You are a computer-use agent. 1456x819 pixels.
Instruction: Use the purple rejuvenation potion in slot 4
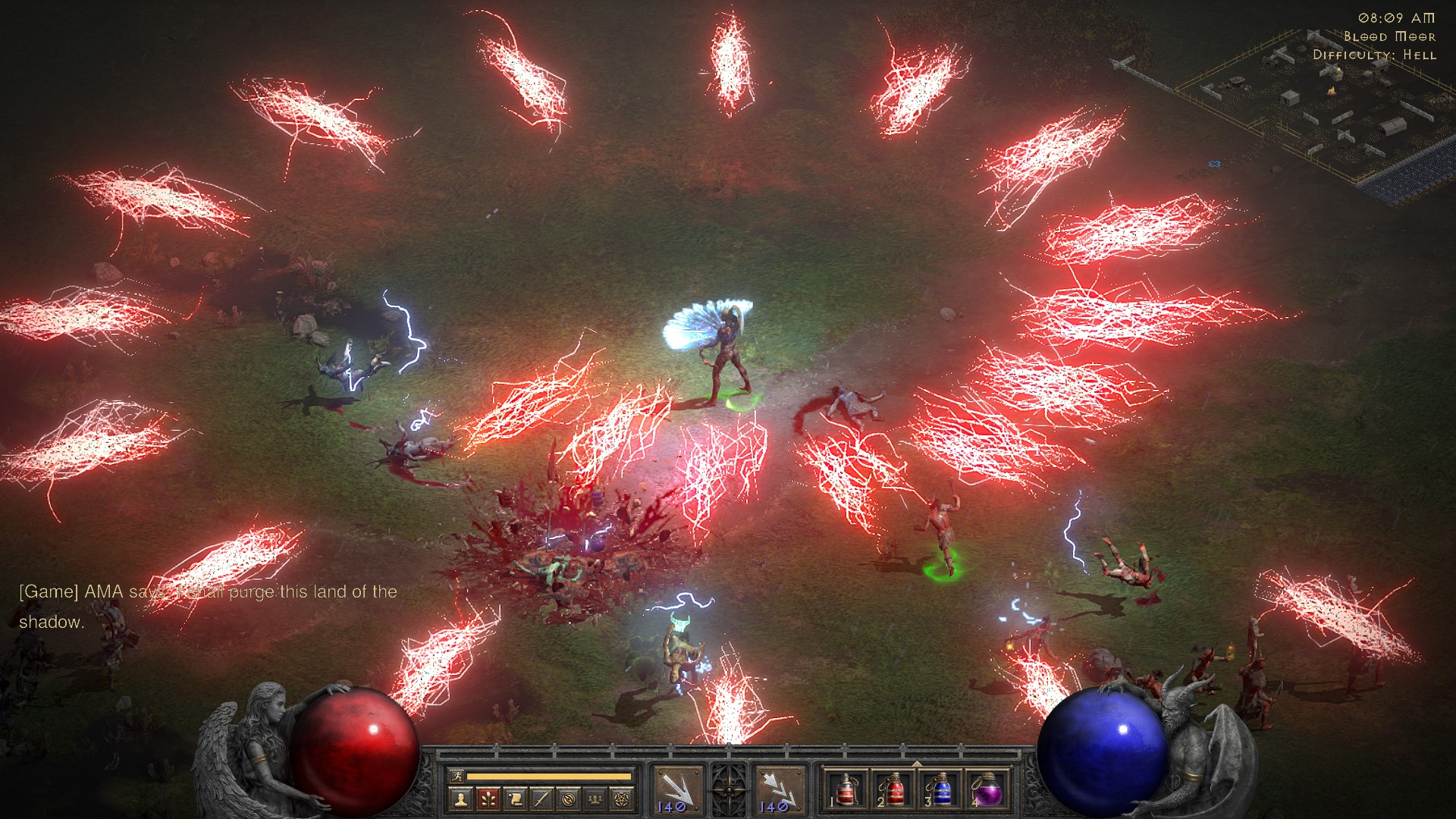[x=986, y=790]
